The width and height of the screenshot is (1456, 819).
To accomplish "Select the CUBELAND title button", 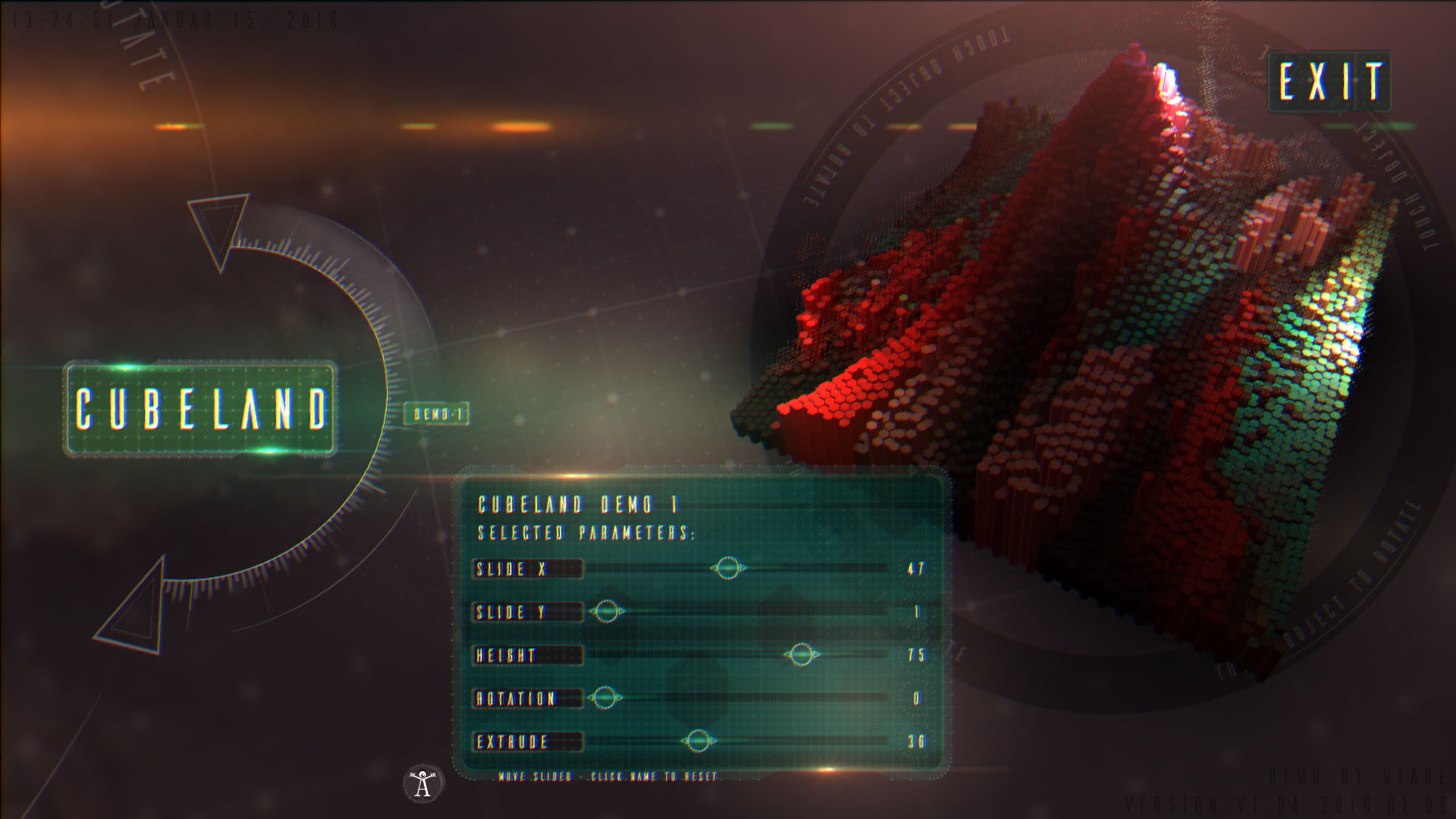I will (201, 409).
